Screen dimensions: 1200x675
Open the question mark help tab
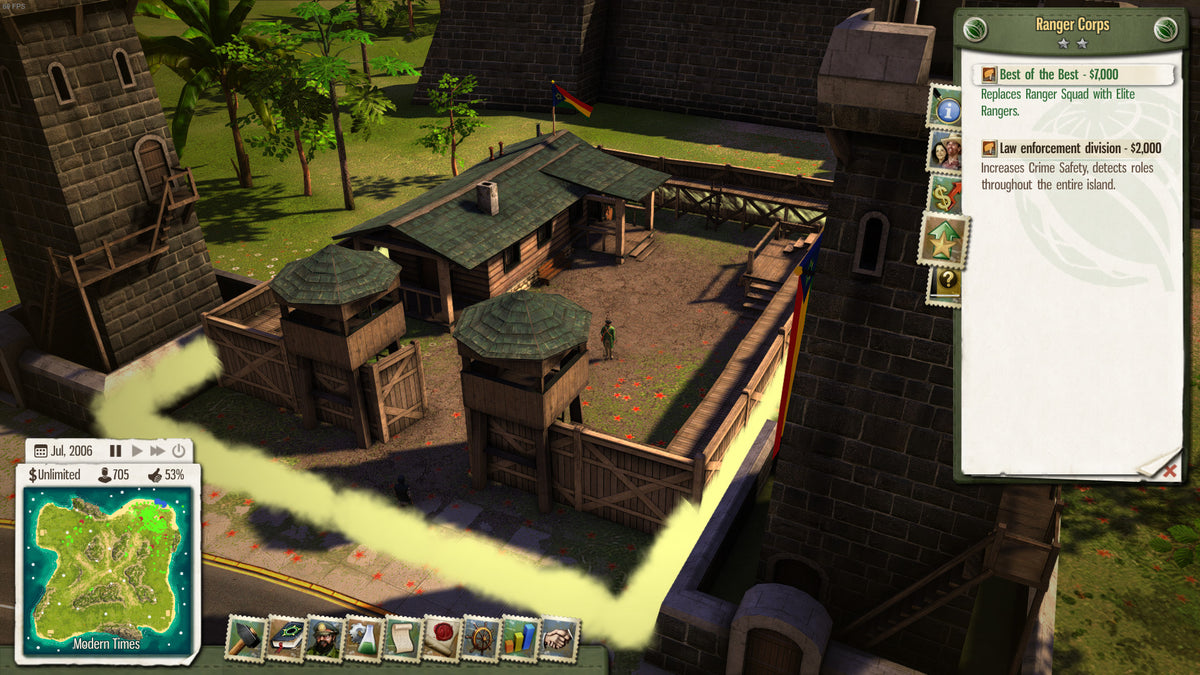pos(946,283)
